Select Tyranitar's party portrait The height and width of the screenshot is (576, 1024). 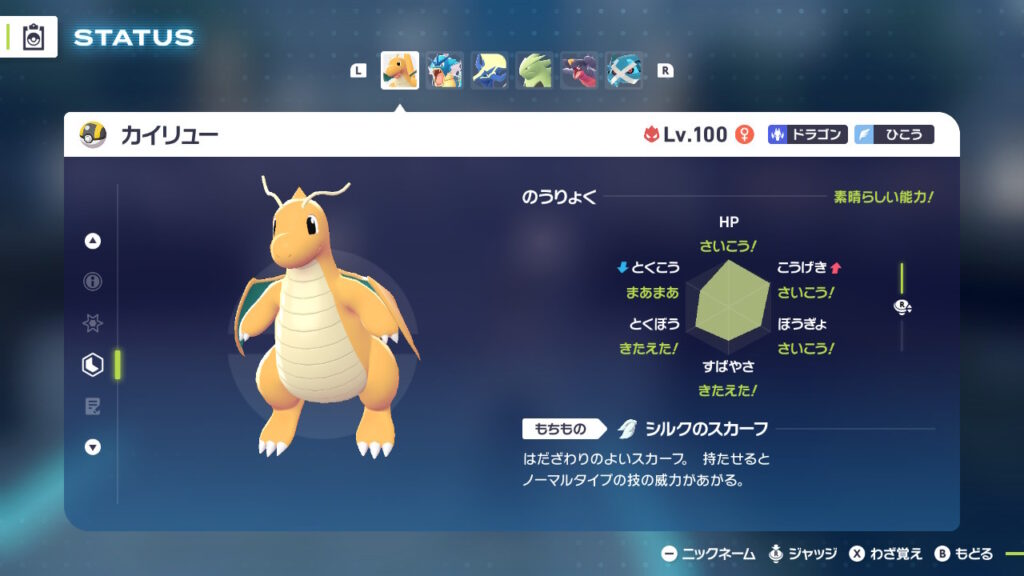[x=534, y=71]
